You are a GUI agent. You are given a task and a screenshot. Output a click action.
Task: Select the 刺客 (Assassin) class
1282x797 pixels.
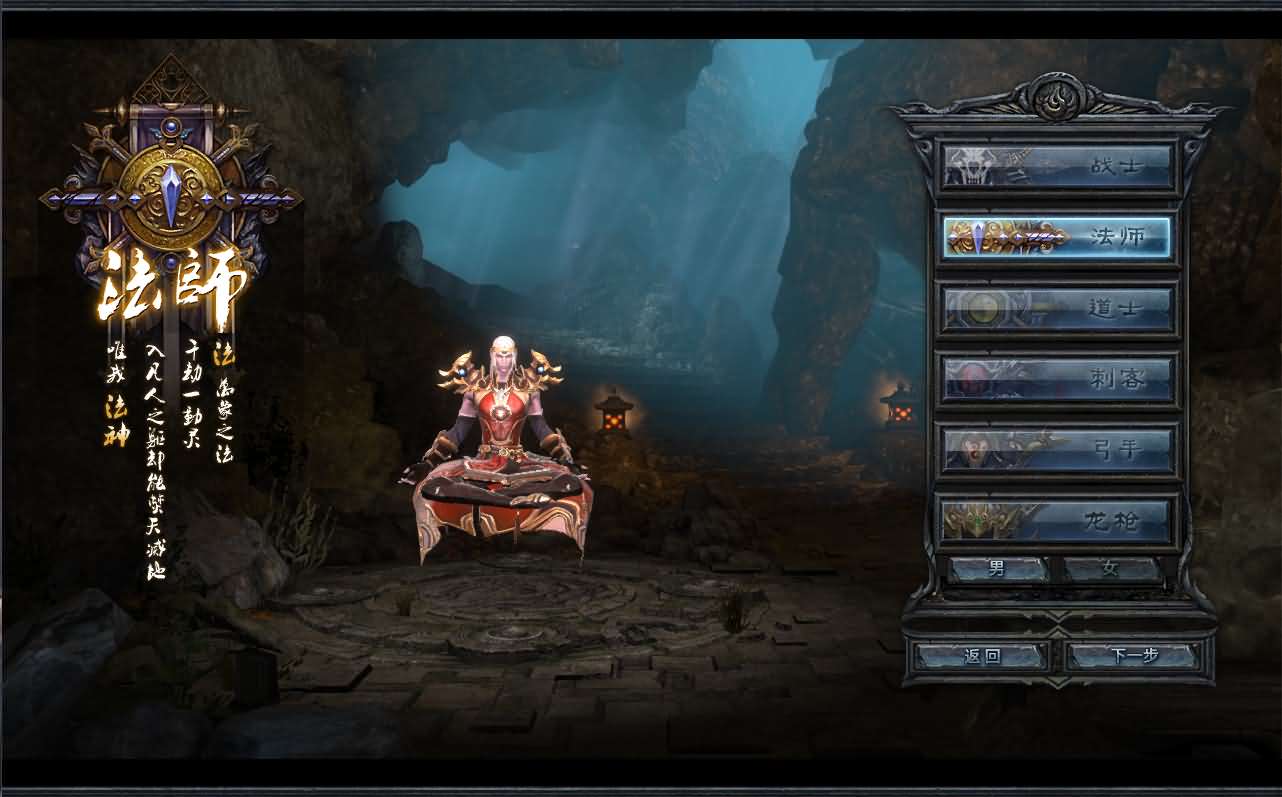(1057, 379)
